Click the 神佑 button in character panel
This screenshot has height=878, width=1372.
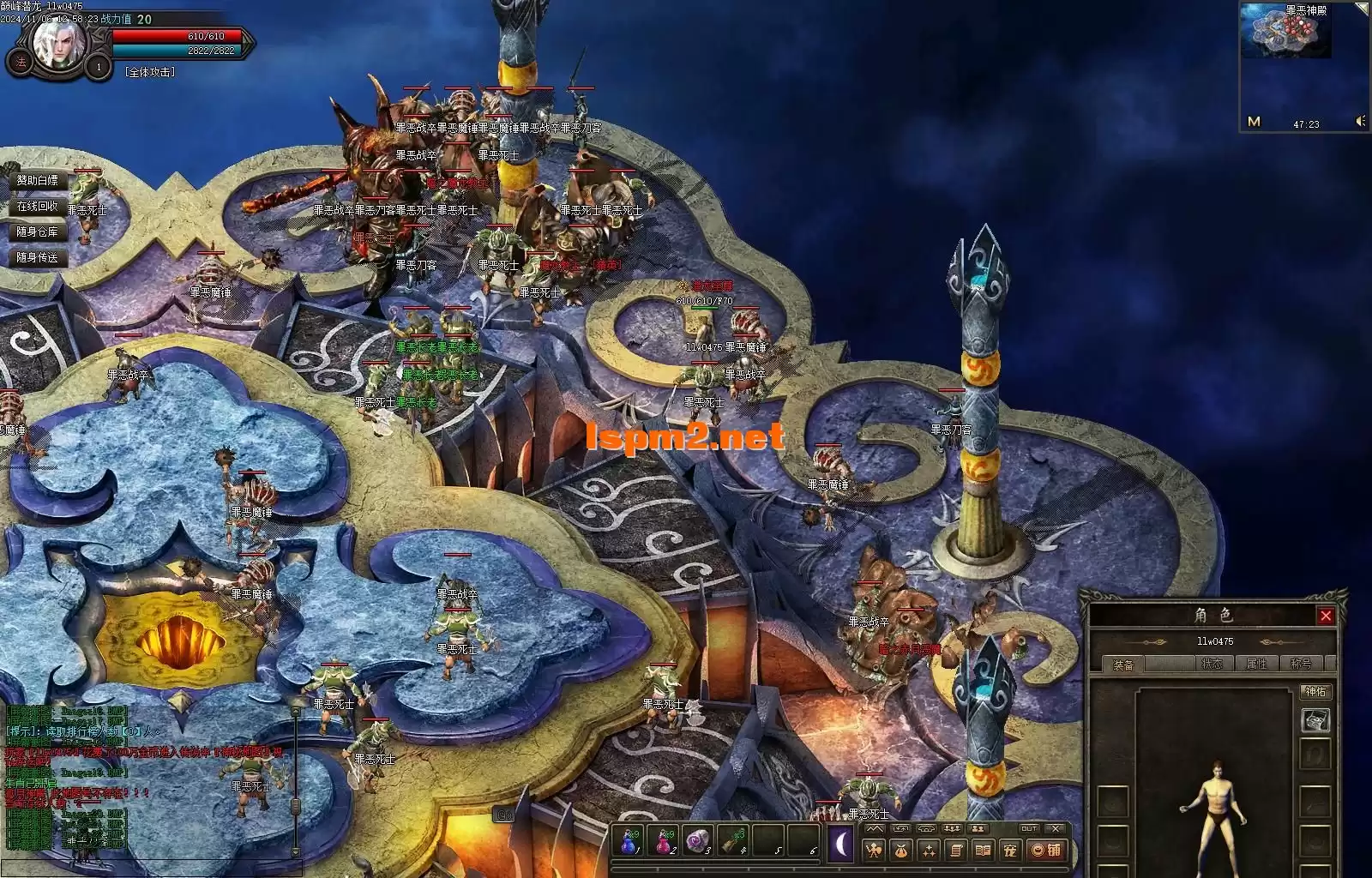pos(1315,691)
